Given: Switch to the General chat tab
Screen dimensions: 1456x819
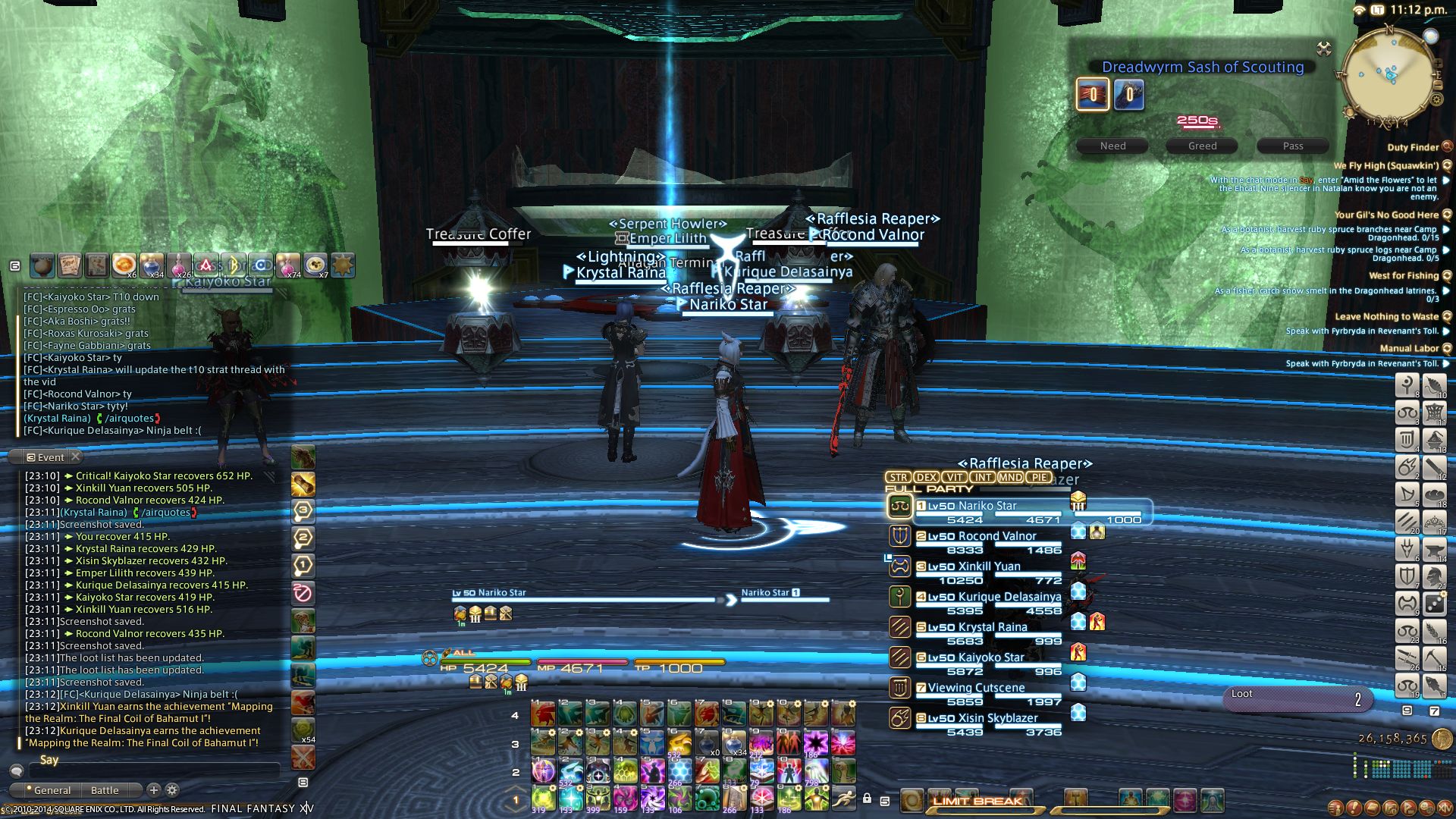Looking at the screenshot, I should point(52,790).
